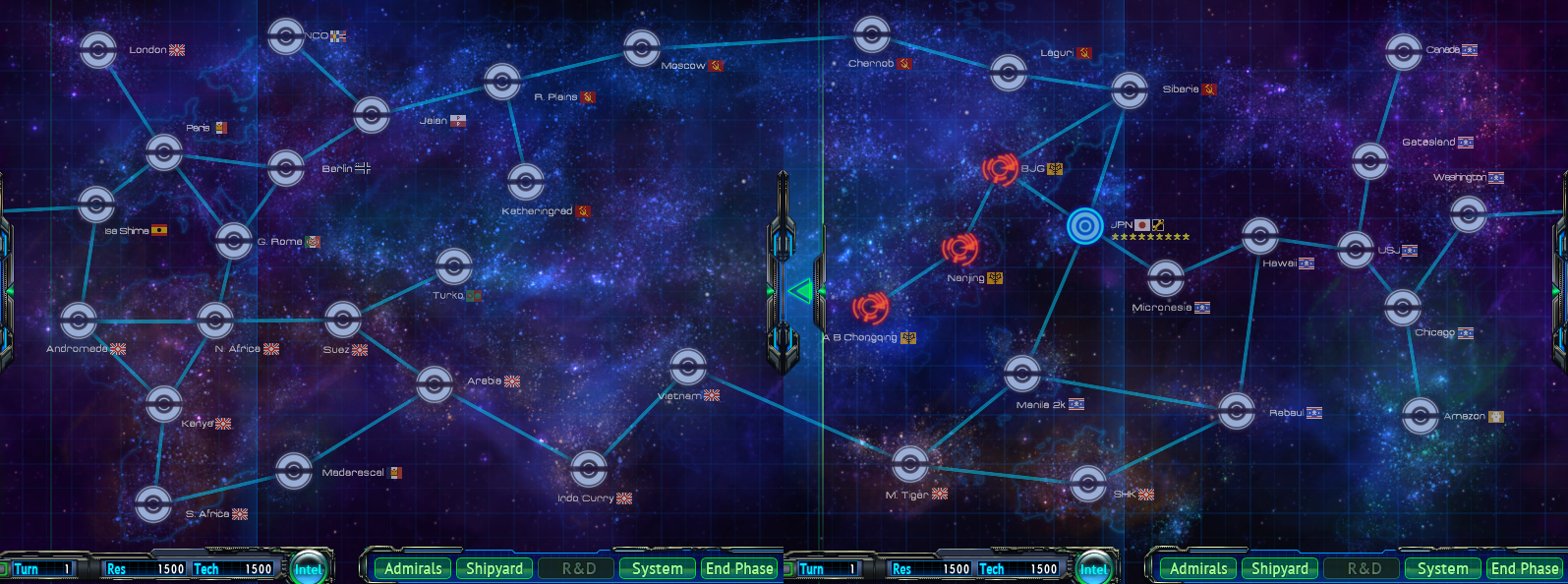The height and width of the screenshot is (584, 1568).
Task: Select the London system node
Action: pyautogui.click(x=98, y=50)
